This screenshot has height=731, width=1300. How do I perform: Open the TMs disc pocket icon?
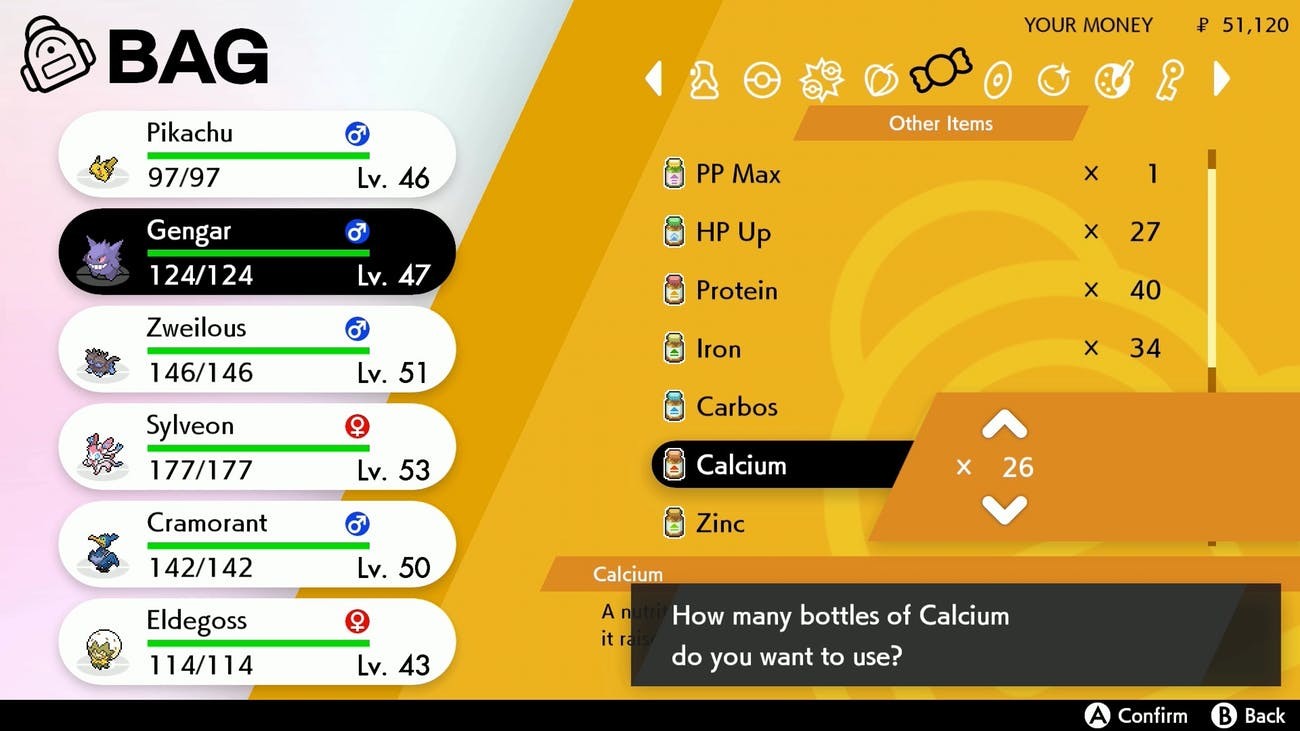996,80
